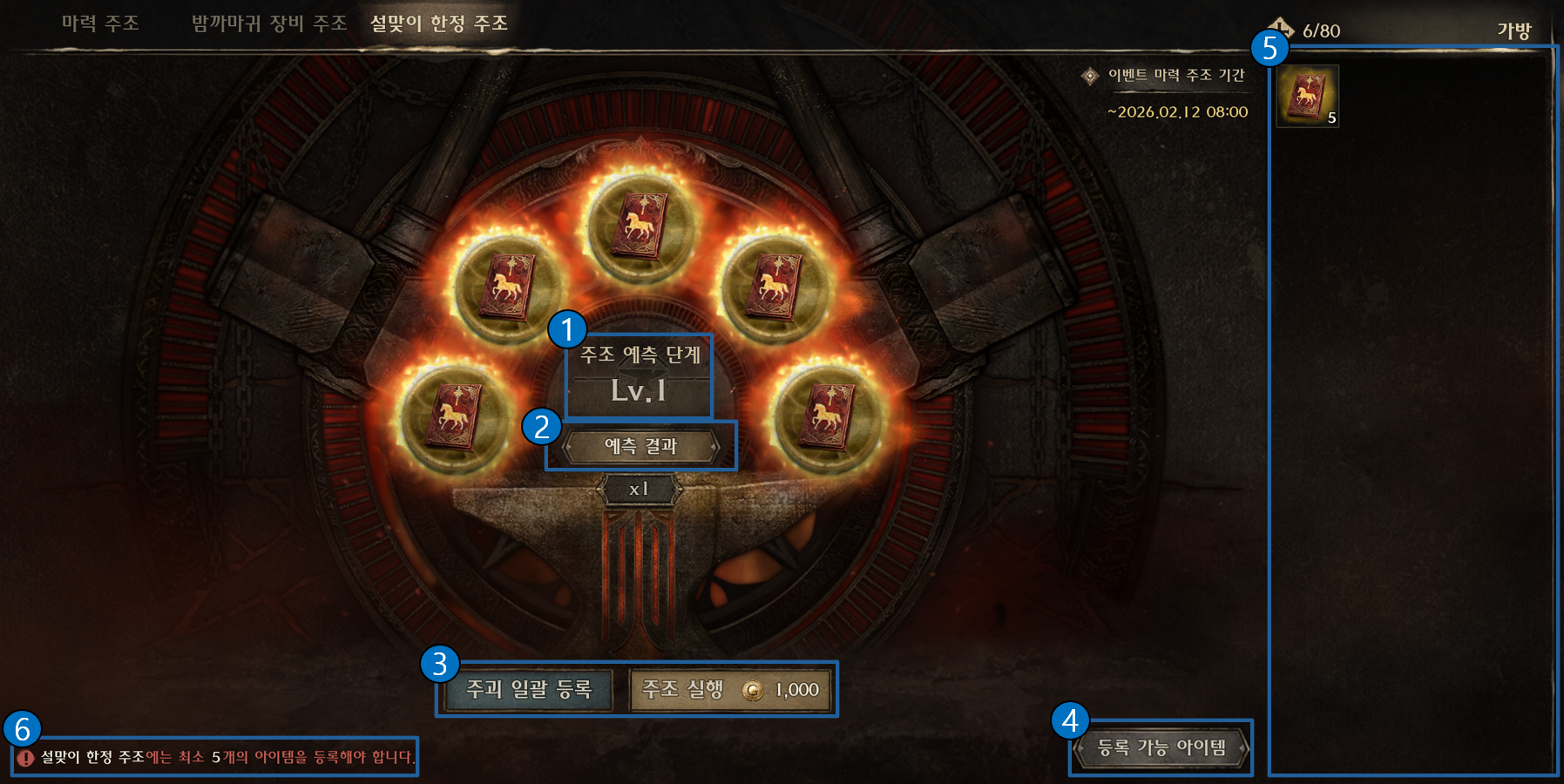Select the red horse book in the bag
The height and width of the screenshot is (784, 1564).
pos(1307,96)
